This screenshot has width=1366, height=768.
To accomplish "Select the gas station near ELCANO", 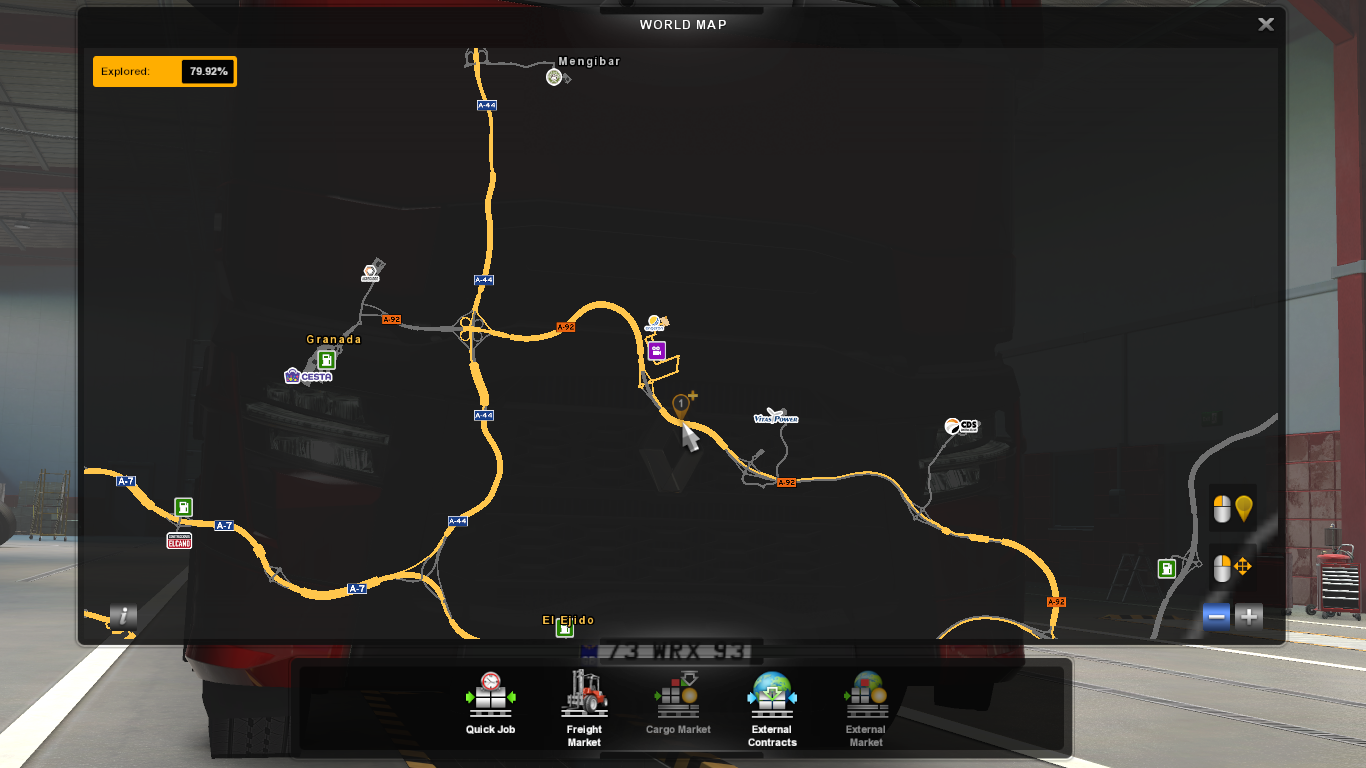I will [x=183, y=507].
